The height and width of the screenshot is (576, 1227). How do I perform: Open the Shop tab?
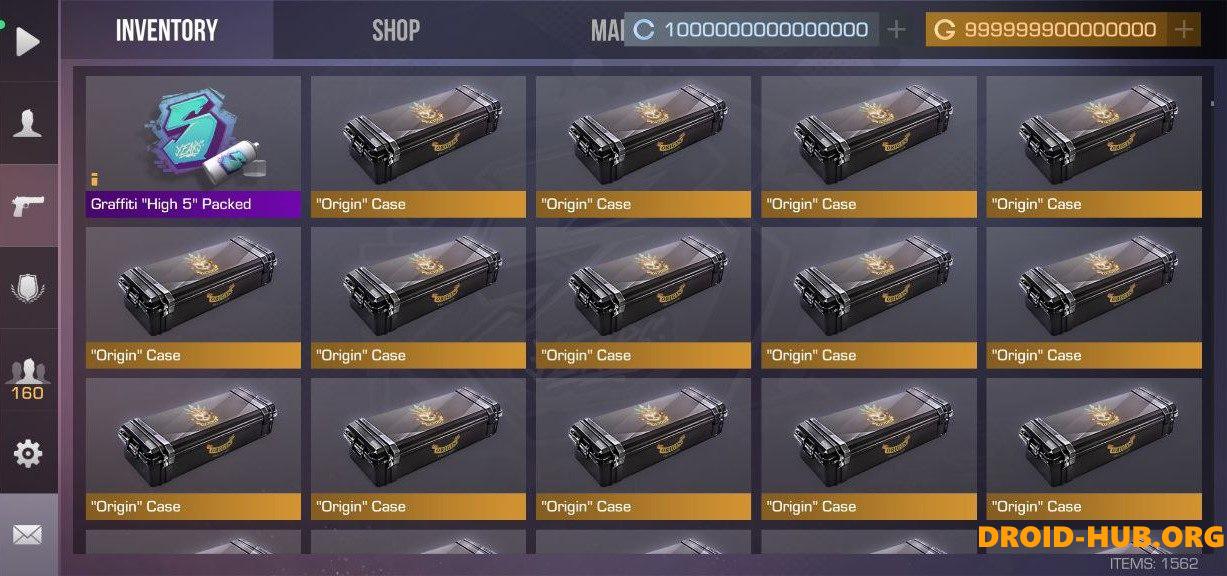coord(396,31)
